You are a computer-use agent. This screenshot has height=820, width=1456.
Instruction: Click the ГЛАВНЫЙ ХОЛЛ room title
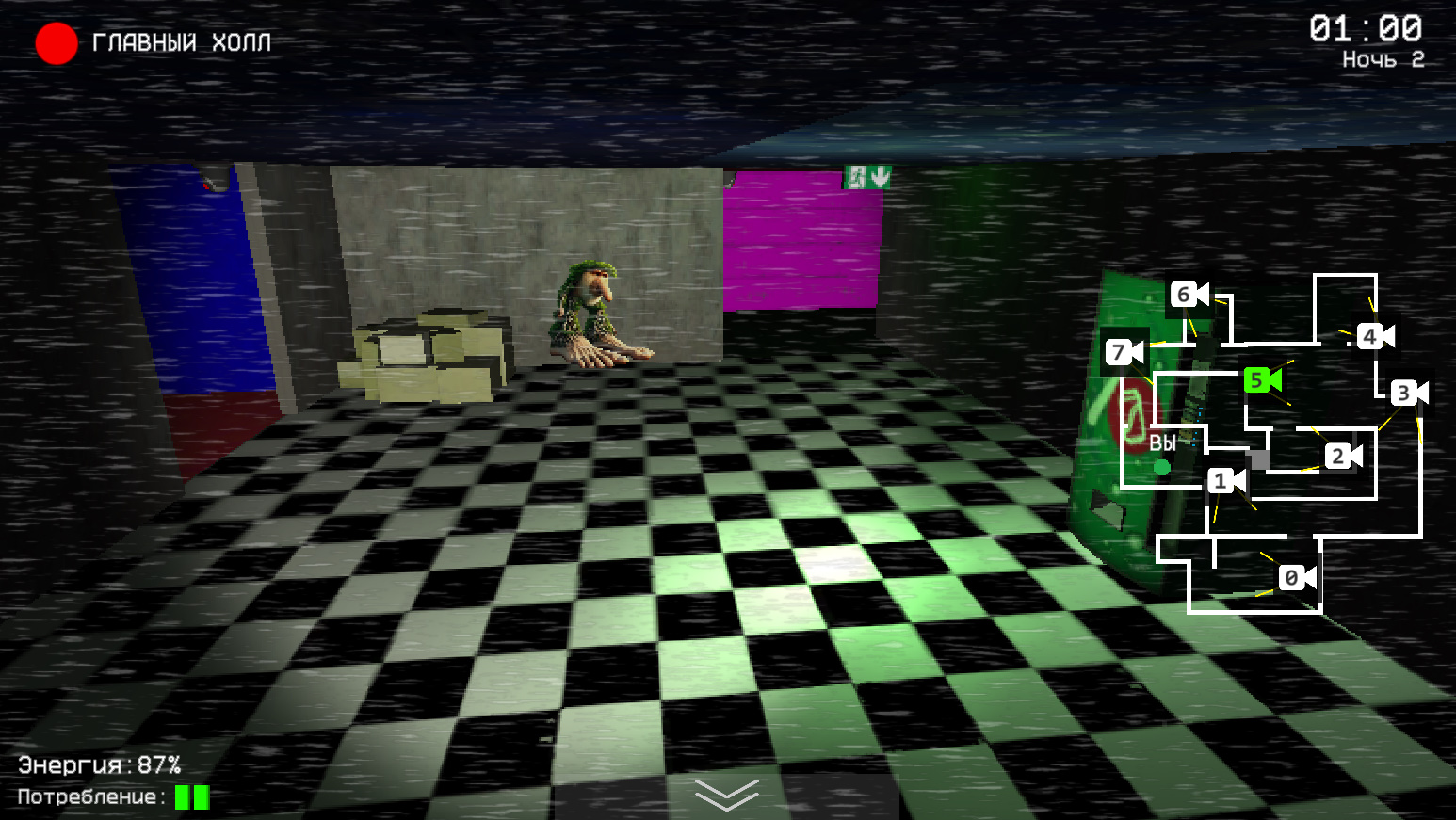[181, 42]
